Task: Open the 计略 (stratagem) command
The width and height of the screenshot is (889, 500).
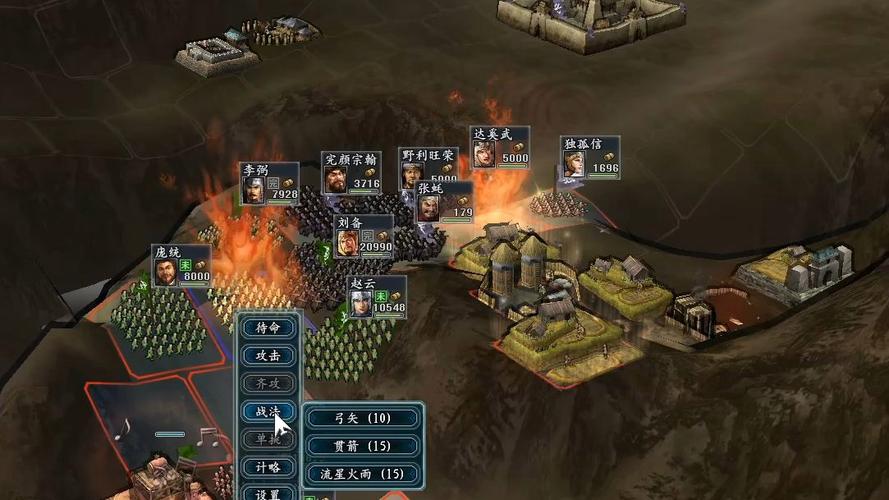Action: click(268, 467)
